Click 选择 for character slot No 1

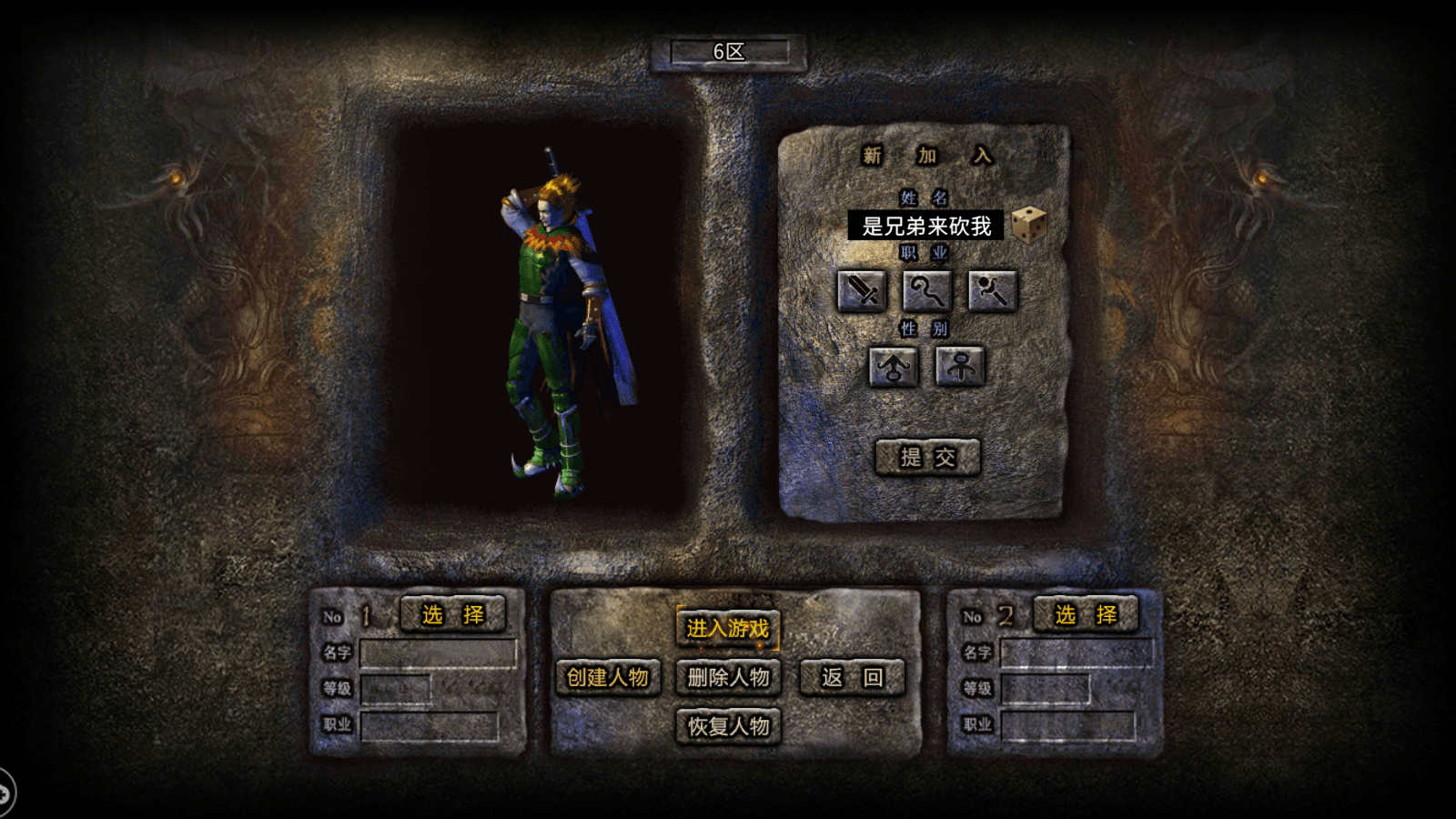[x=452, y=615]
